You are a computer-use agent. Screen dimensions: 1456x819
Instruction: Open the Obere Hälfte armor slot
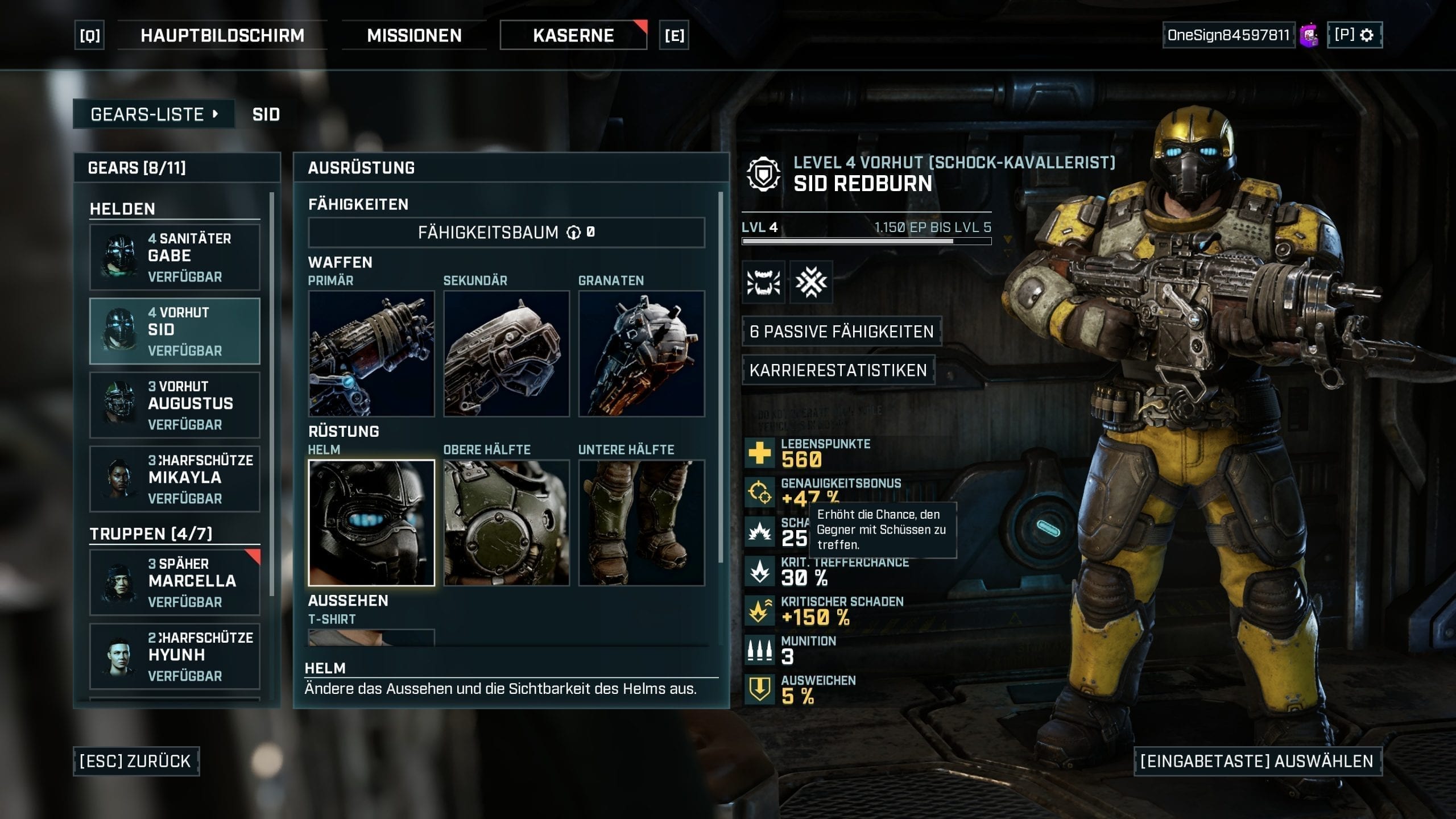pyautogui.click(x=506, y=522)
